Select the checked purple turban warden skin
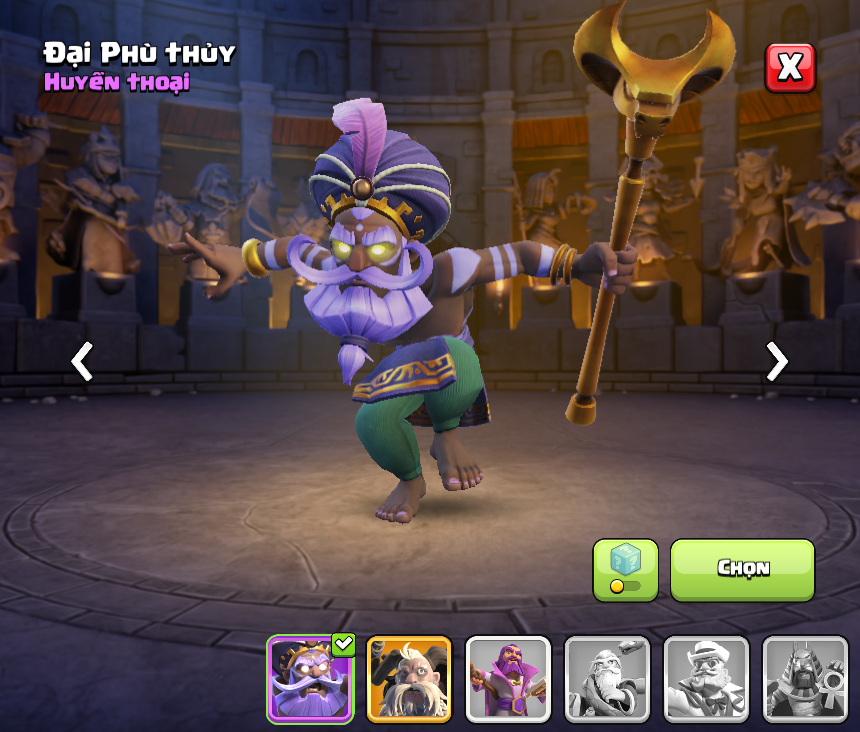The width and height of the screenshot is (860, 732). (310, 679)
